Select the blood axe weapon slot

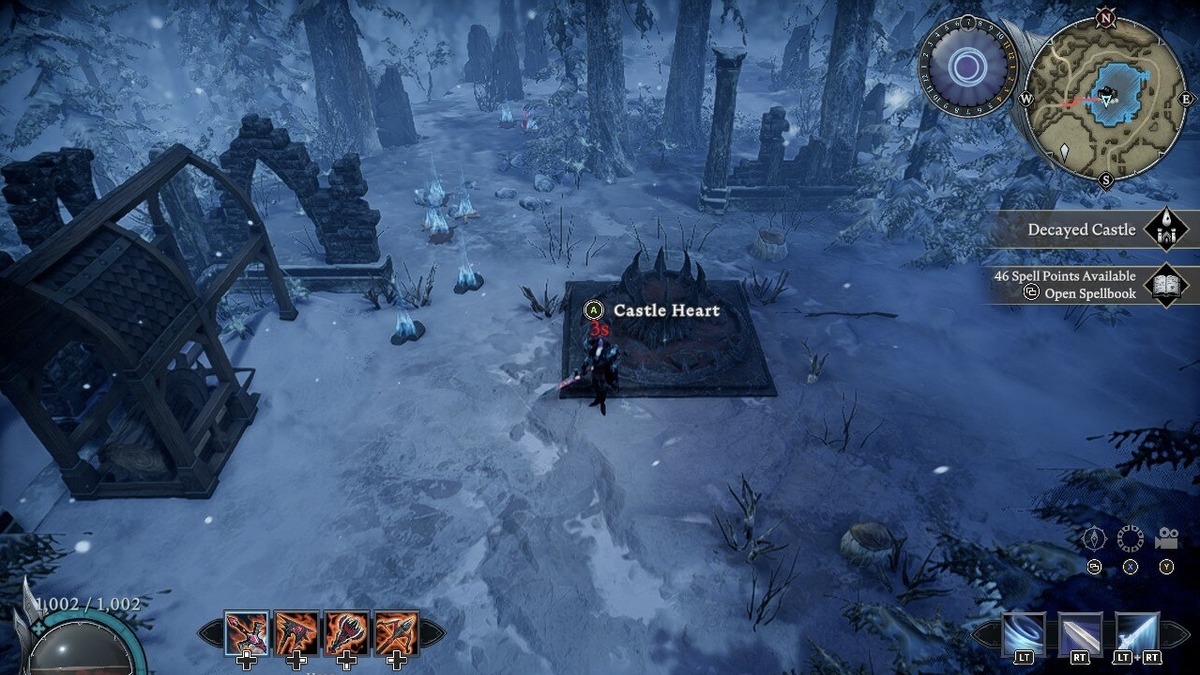296,632
